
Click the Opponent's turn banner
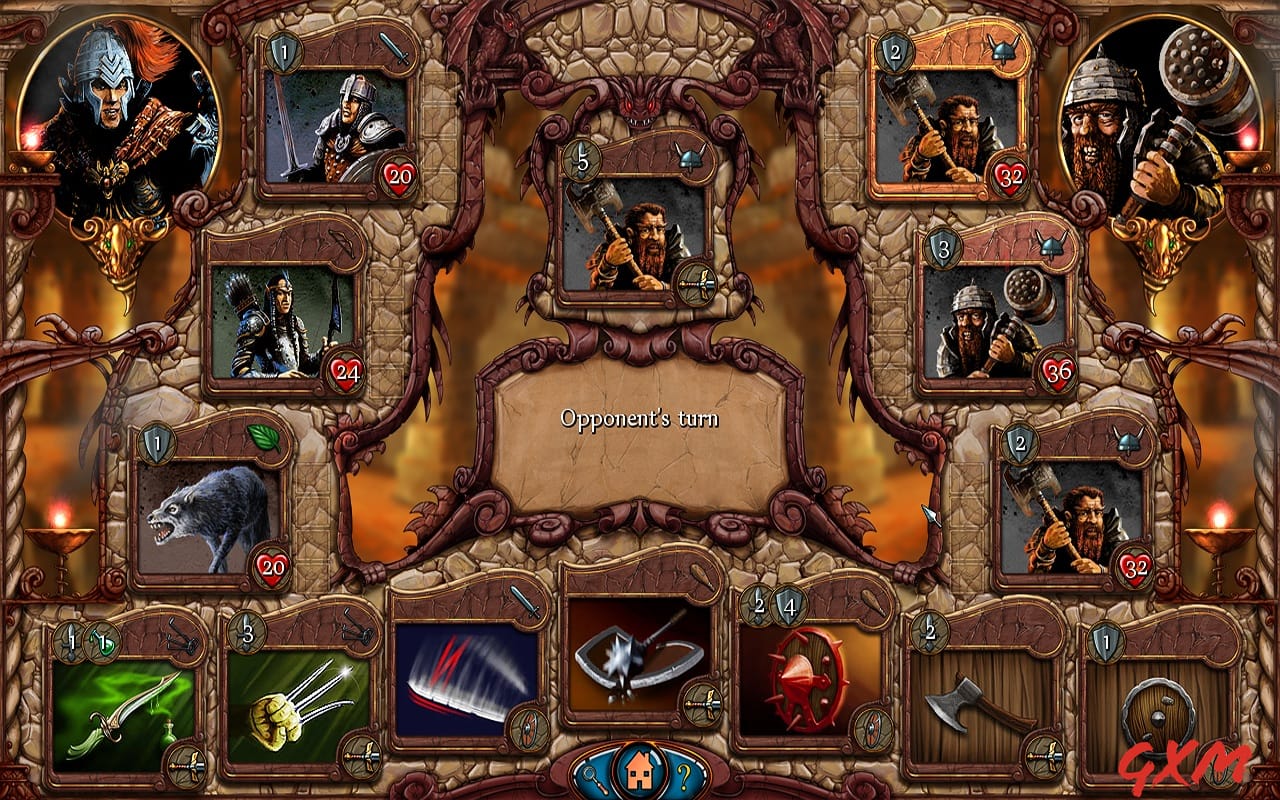640,420
